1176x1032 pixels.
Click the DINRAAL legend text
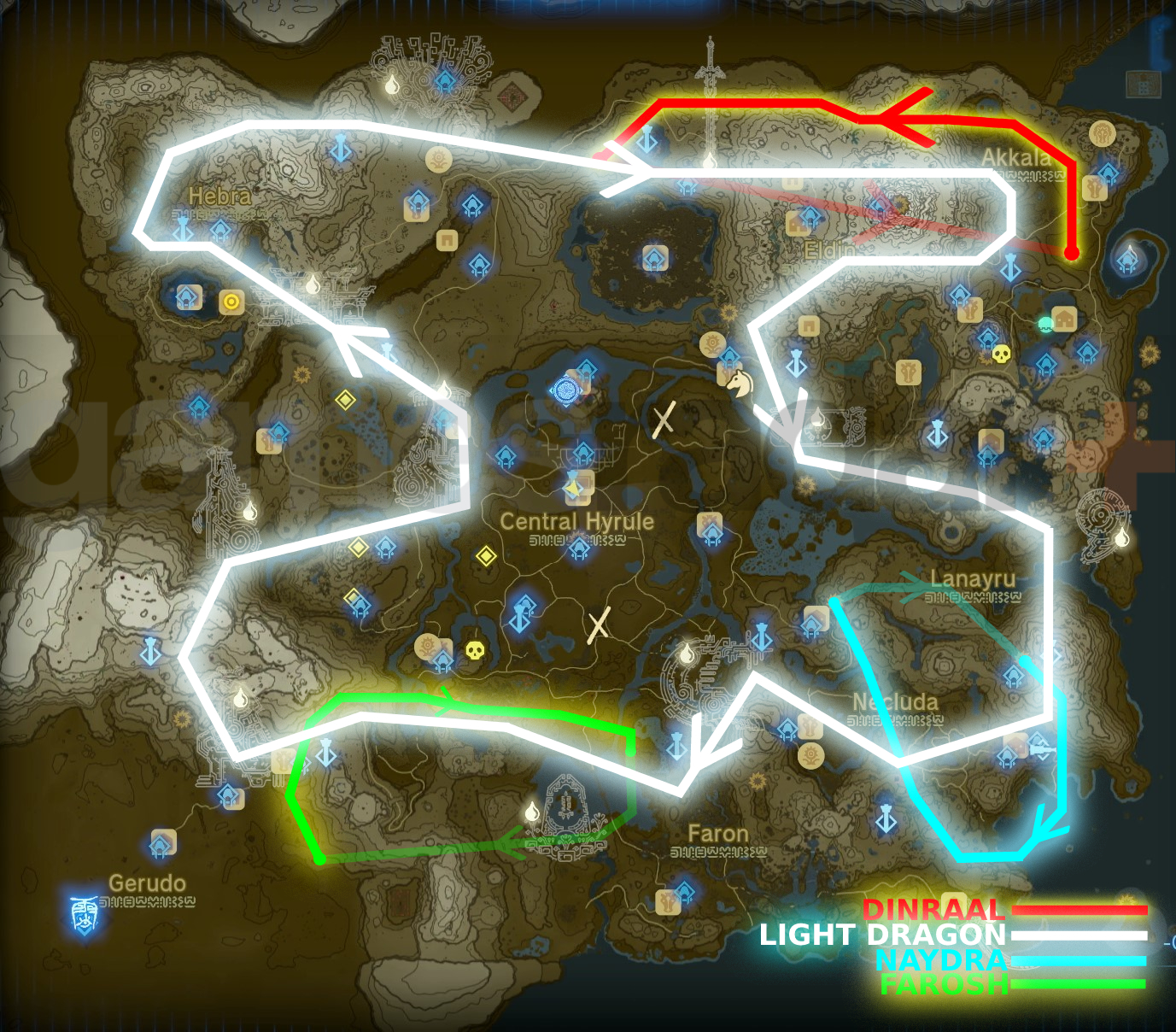pyautogui.click(x=933, y=911)
